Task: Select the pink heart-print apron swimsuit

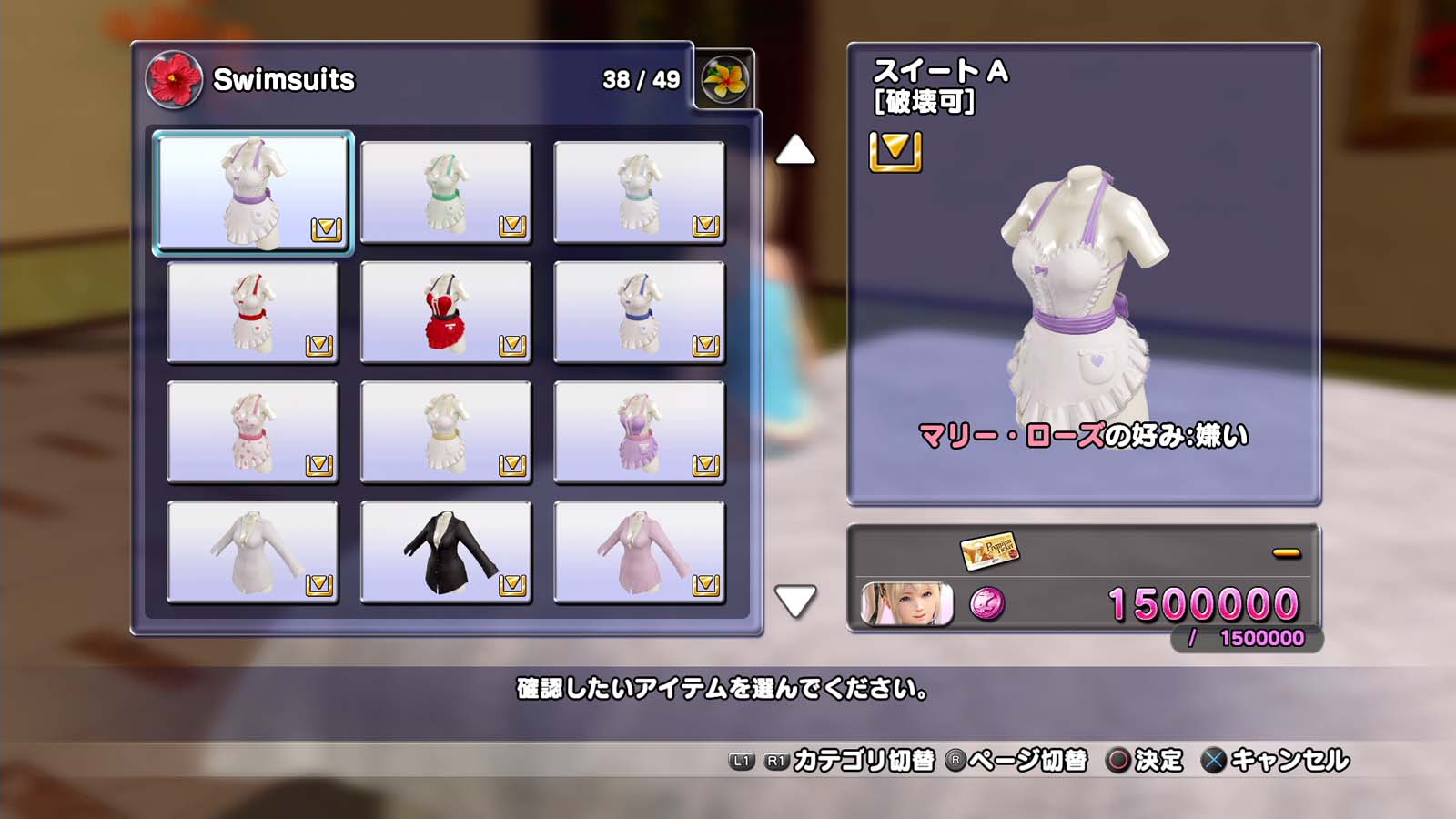Action: (x=252, y=432)
